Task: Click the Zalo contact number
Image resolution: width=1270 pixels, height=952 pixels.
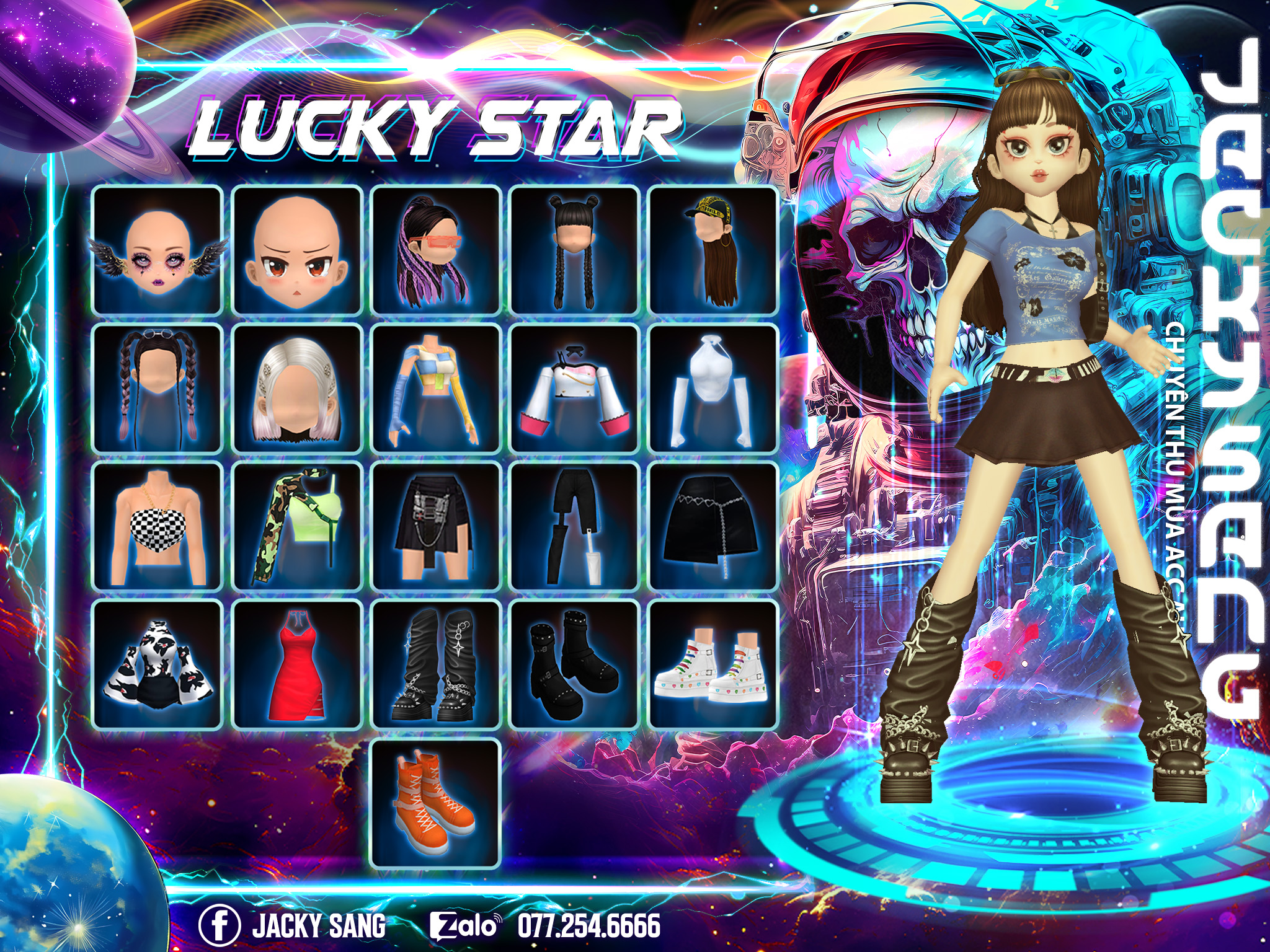Action: (x=588, y=925)
